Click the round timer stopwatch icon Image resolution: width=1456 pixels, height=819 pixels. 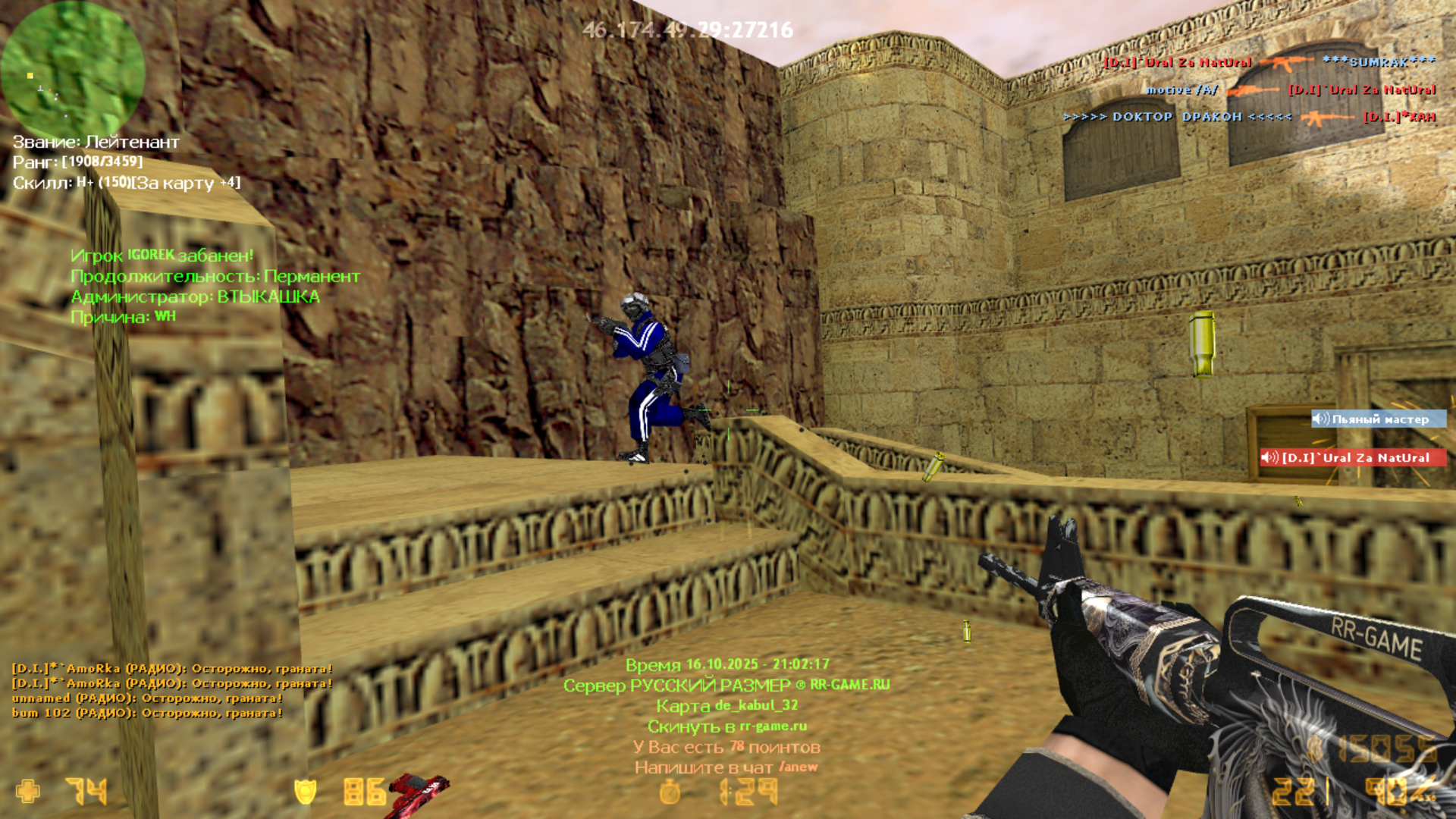(670, 792)
